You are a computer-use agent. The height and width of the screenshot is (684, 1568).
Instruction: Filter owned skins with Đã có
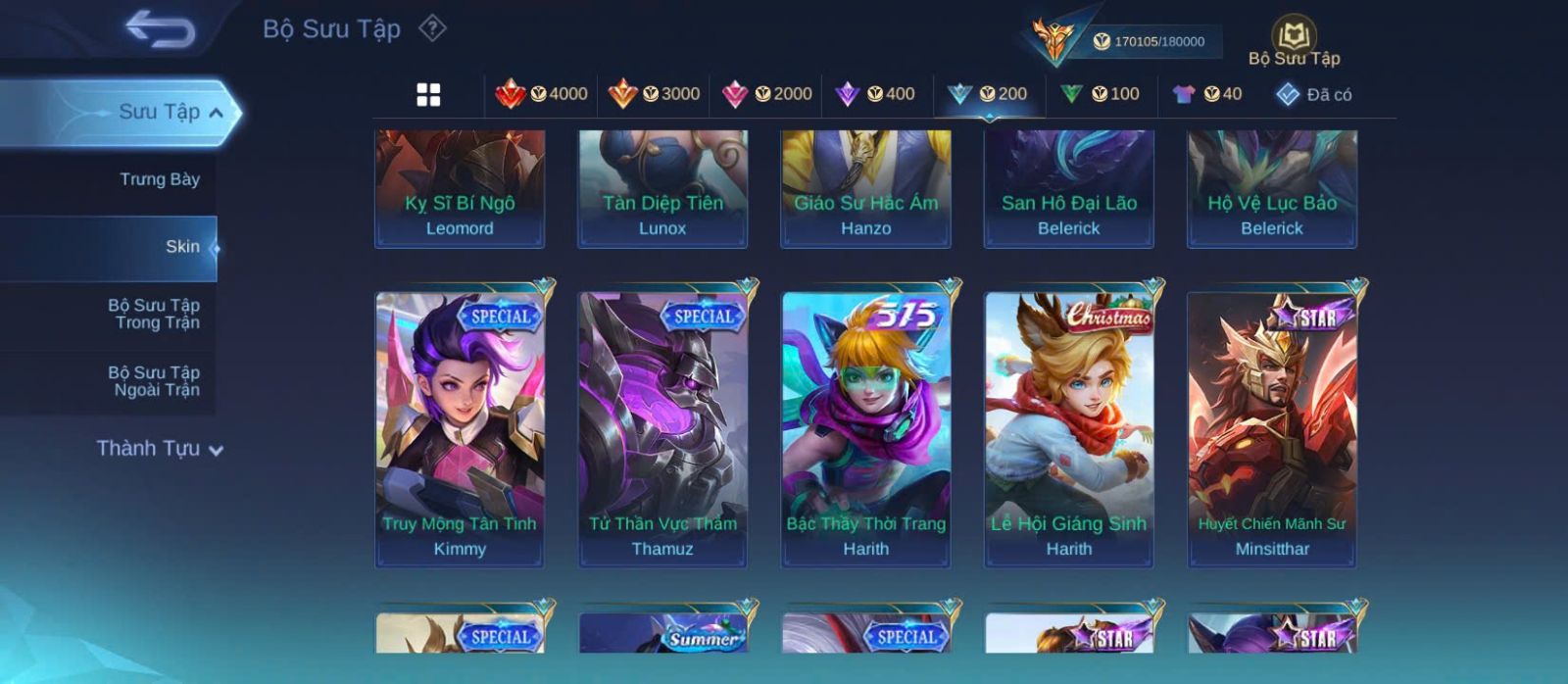point(1313,95)
